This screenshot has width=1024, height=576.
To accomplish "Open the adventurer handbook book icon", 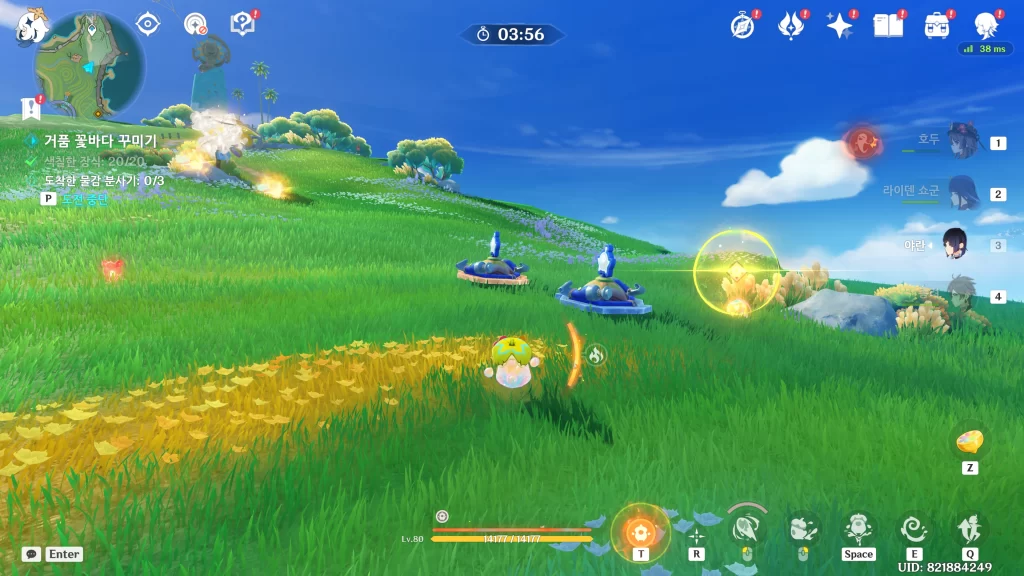I will click(x=888, y=26).
